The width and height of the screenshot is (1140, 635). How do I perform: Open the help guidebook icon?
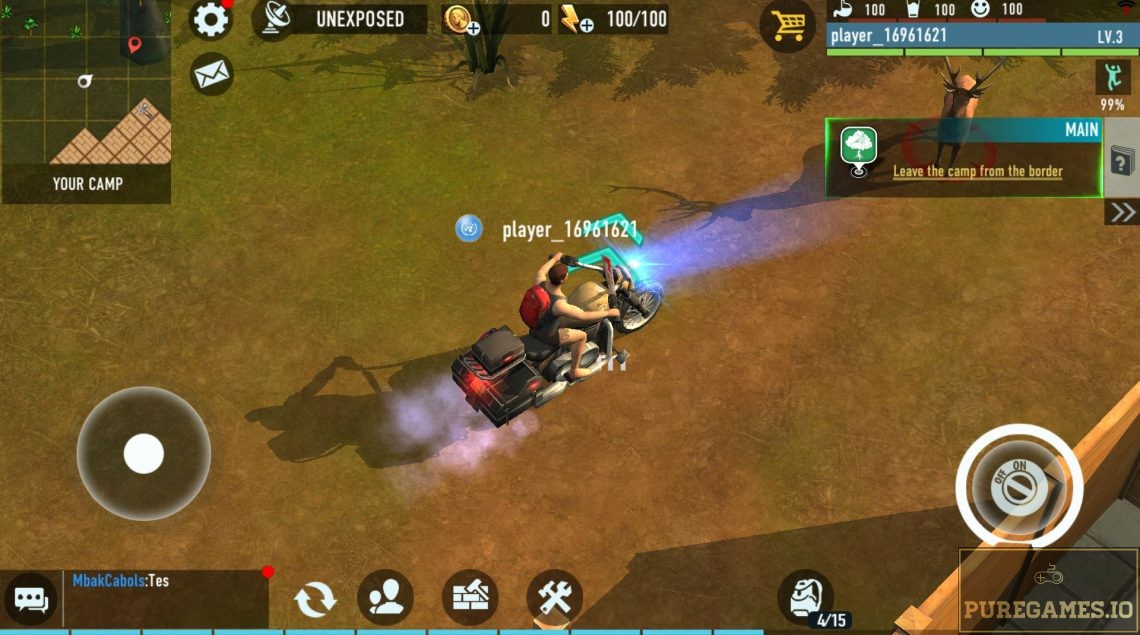point(1121,160)
